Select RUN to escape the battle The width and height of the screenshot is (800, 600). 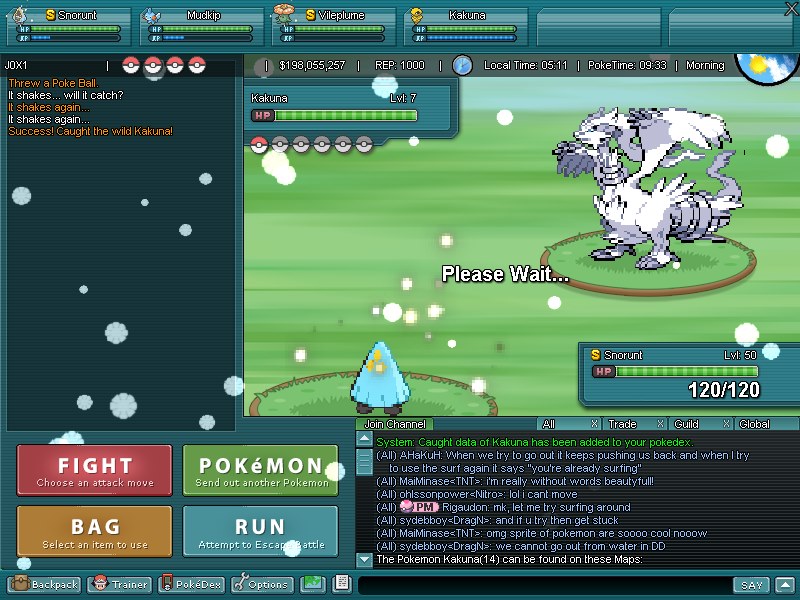[261, 531]
